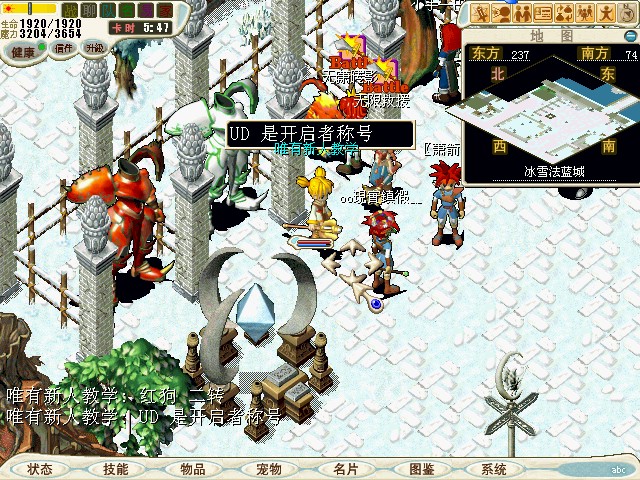Click the 升級 level-up button
This screenshot has width=640, height=480.
(95, 48)
